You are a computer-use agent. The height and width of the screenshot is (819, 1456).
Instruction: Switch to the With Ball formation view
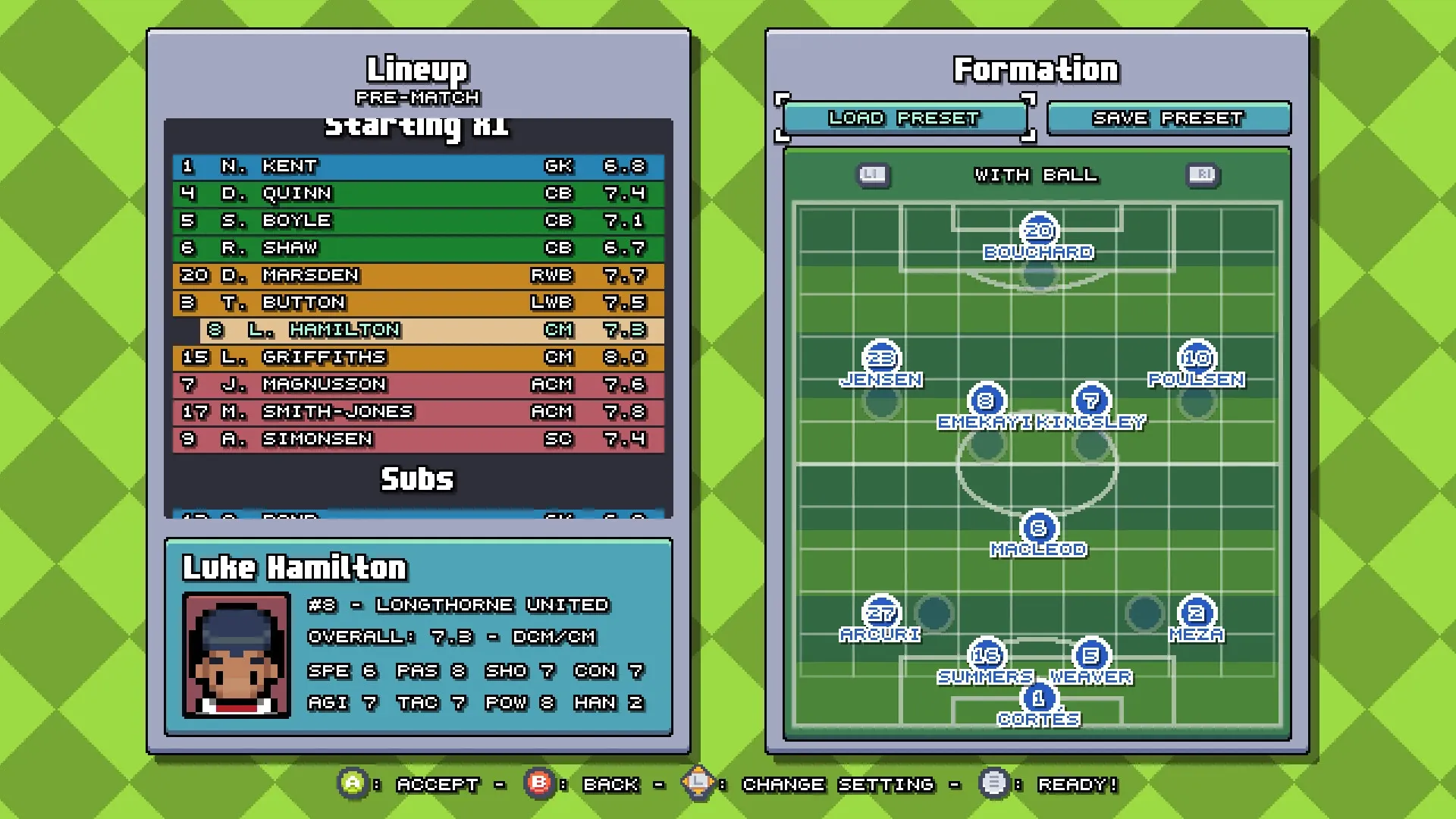1037,175
